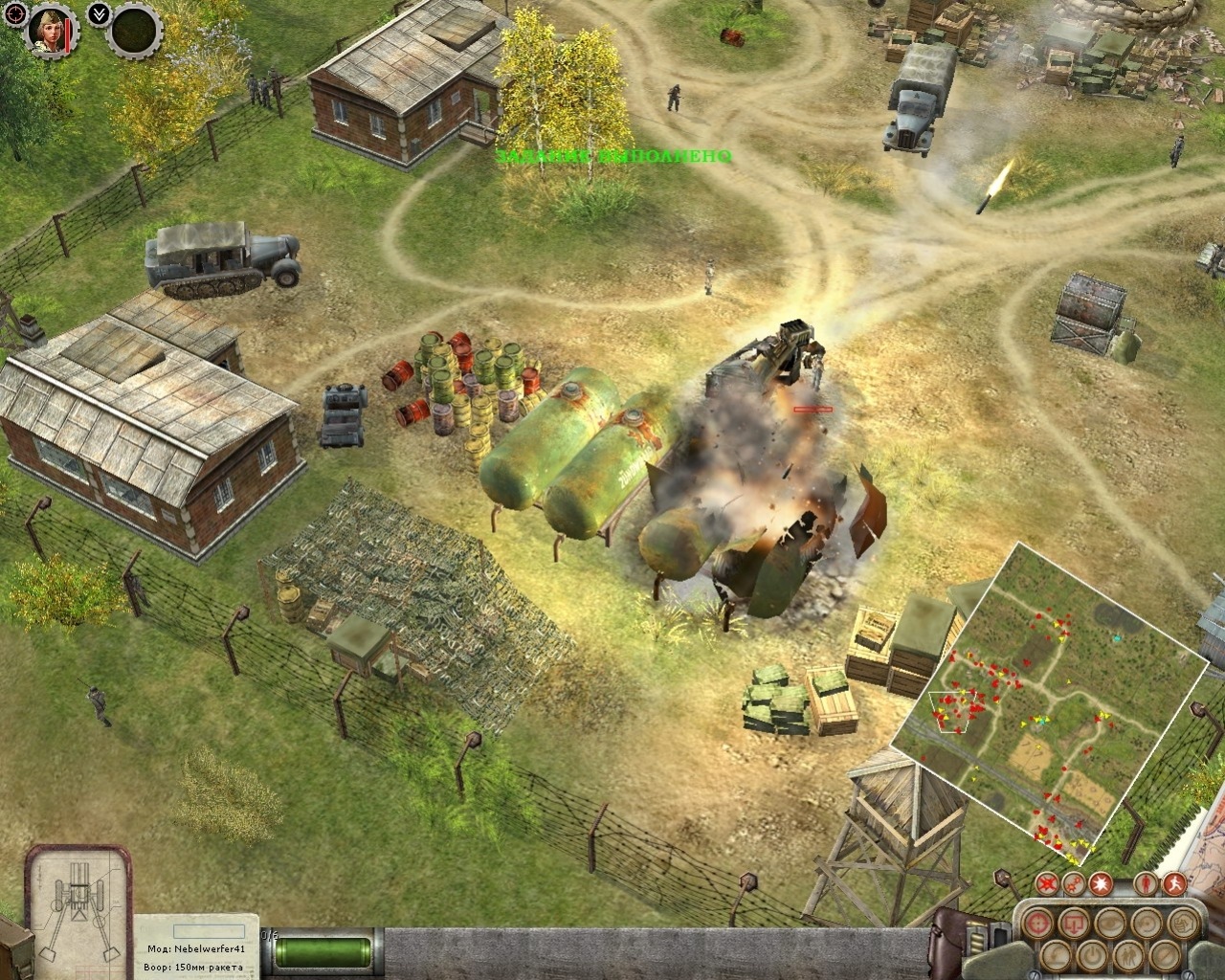Click the circular rotate arrow command button
Viewport: 1225px width, 980px height.
[1147, 923]
